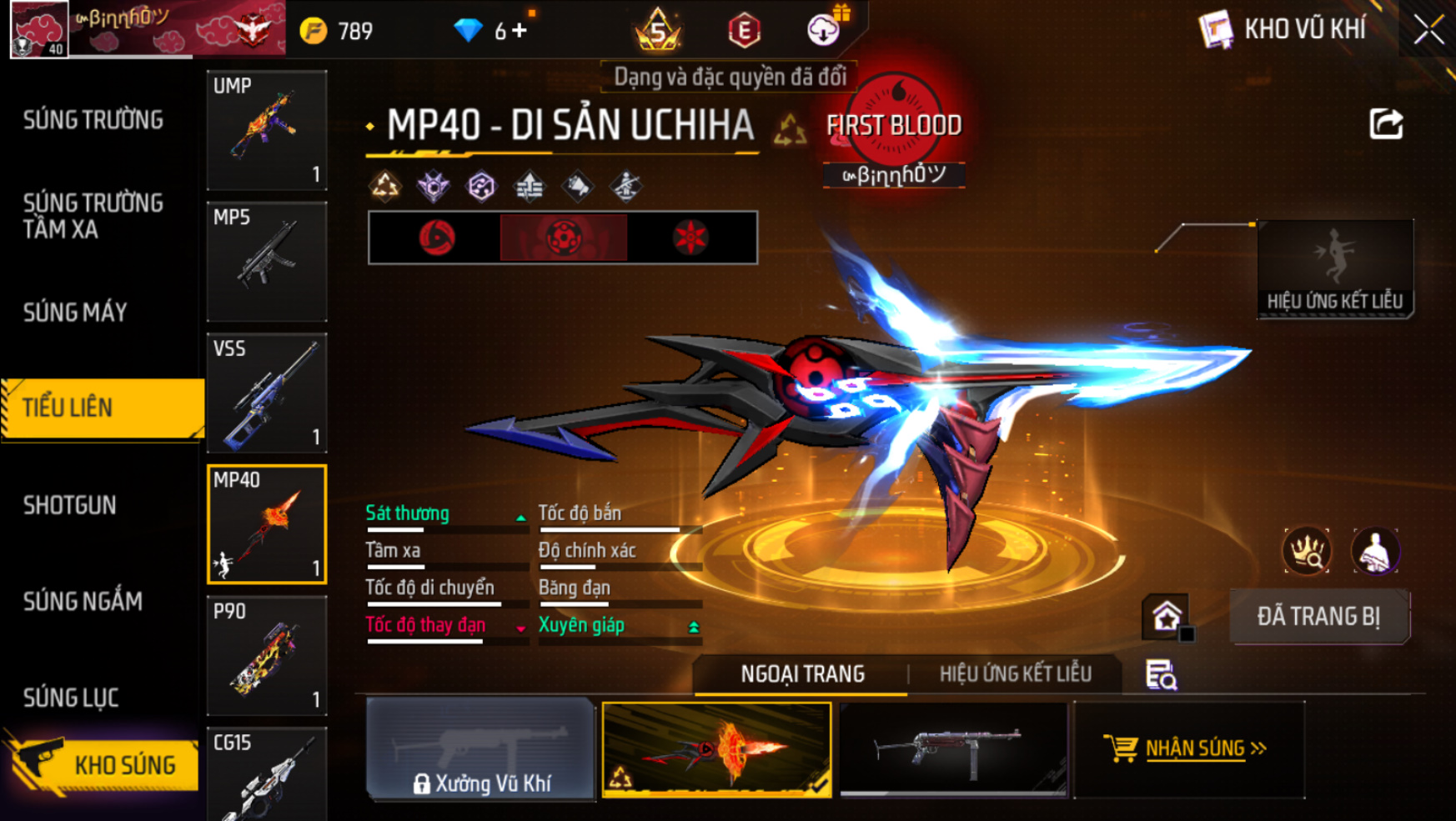The image size is (1456, 821).
Task: Select the MP5 weapon tile
Action: coord(267,261)
